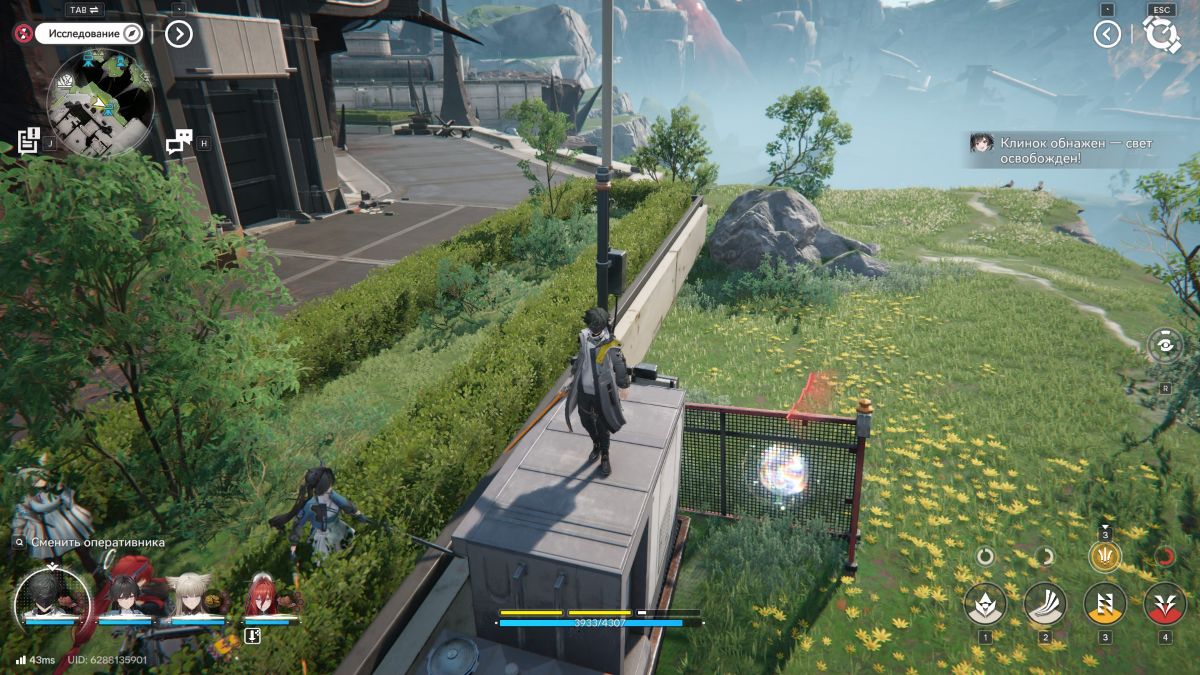Select the active dark-haired operator portrait
Image resolution: width=1200 pixels, height=675 pixels.
click(52, 597)
